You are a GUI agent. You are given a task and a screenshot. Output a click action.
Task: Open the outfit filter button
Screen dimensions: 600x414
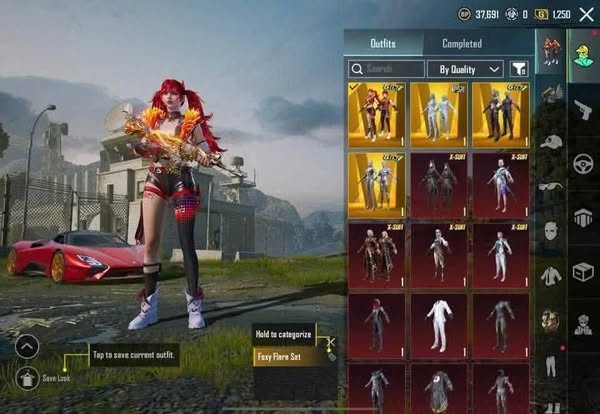[x=520, y=69]
